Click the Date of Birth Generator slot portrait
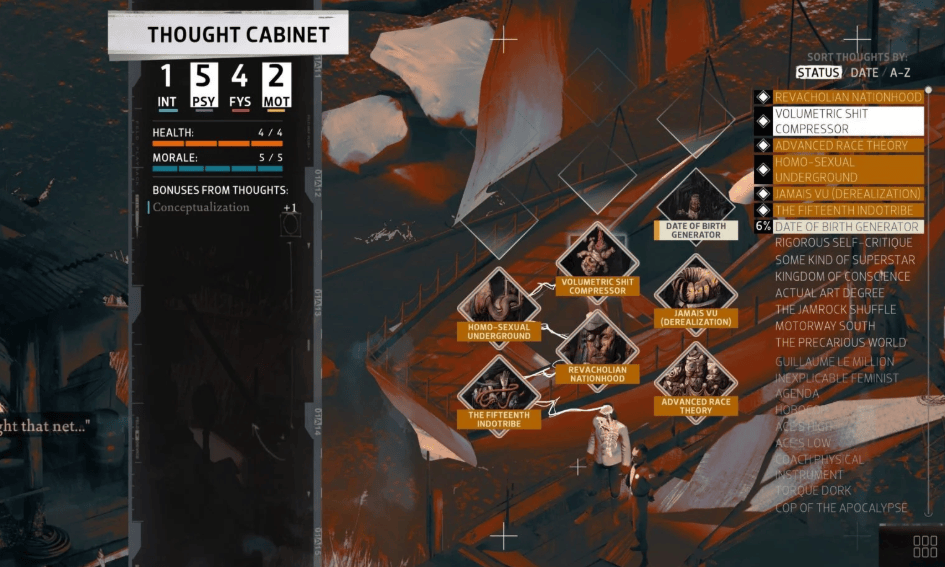Viewport: 945px width, 567px height. point(695,201)
